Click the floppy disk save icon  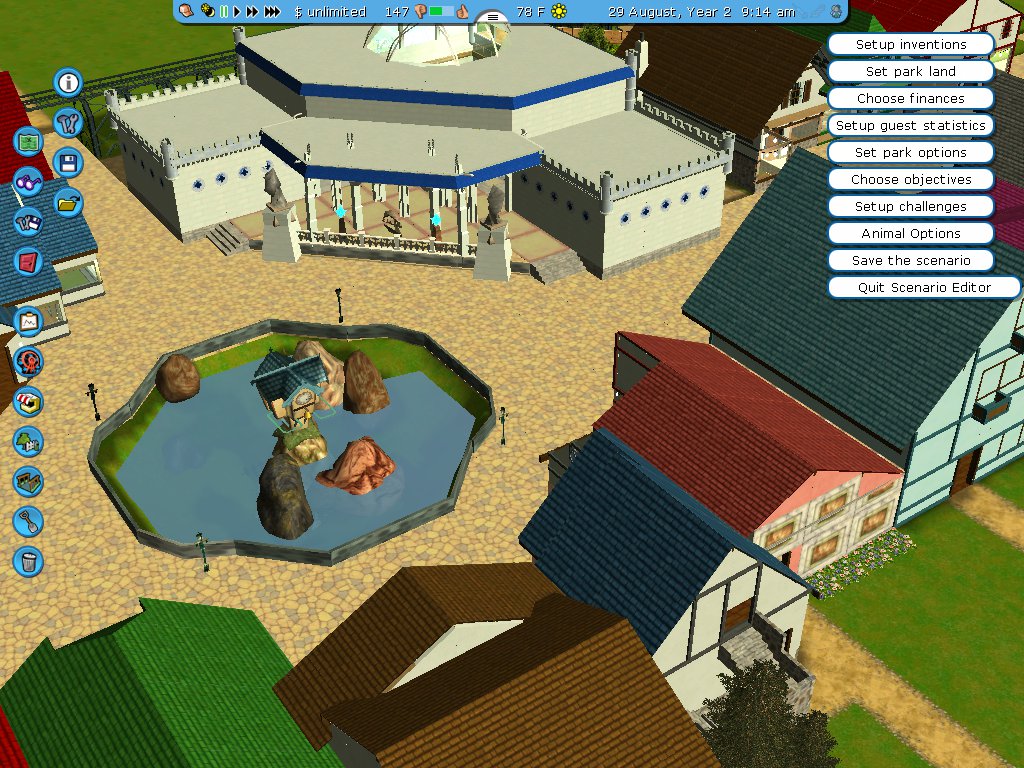tap(68, 162)
